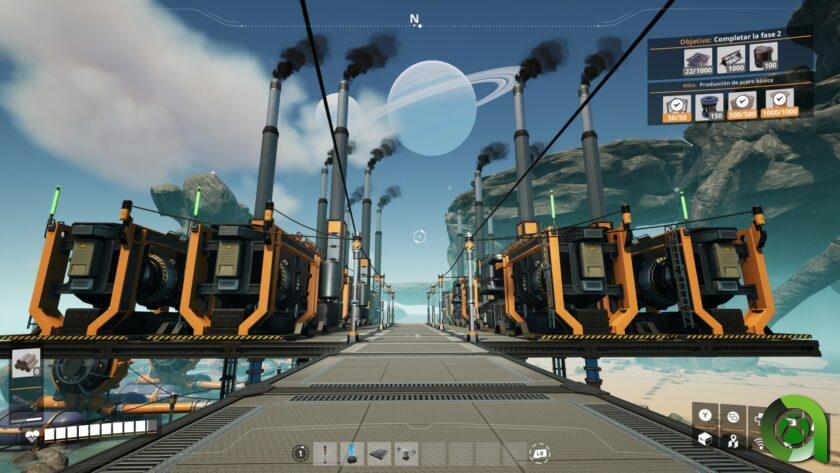Select the blue hologram hotbar slot
The height and width of the screenshot is (473, 840).
(x=352, y=454)
